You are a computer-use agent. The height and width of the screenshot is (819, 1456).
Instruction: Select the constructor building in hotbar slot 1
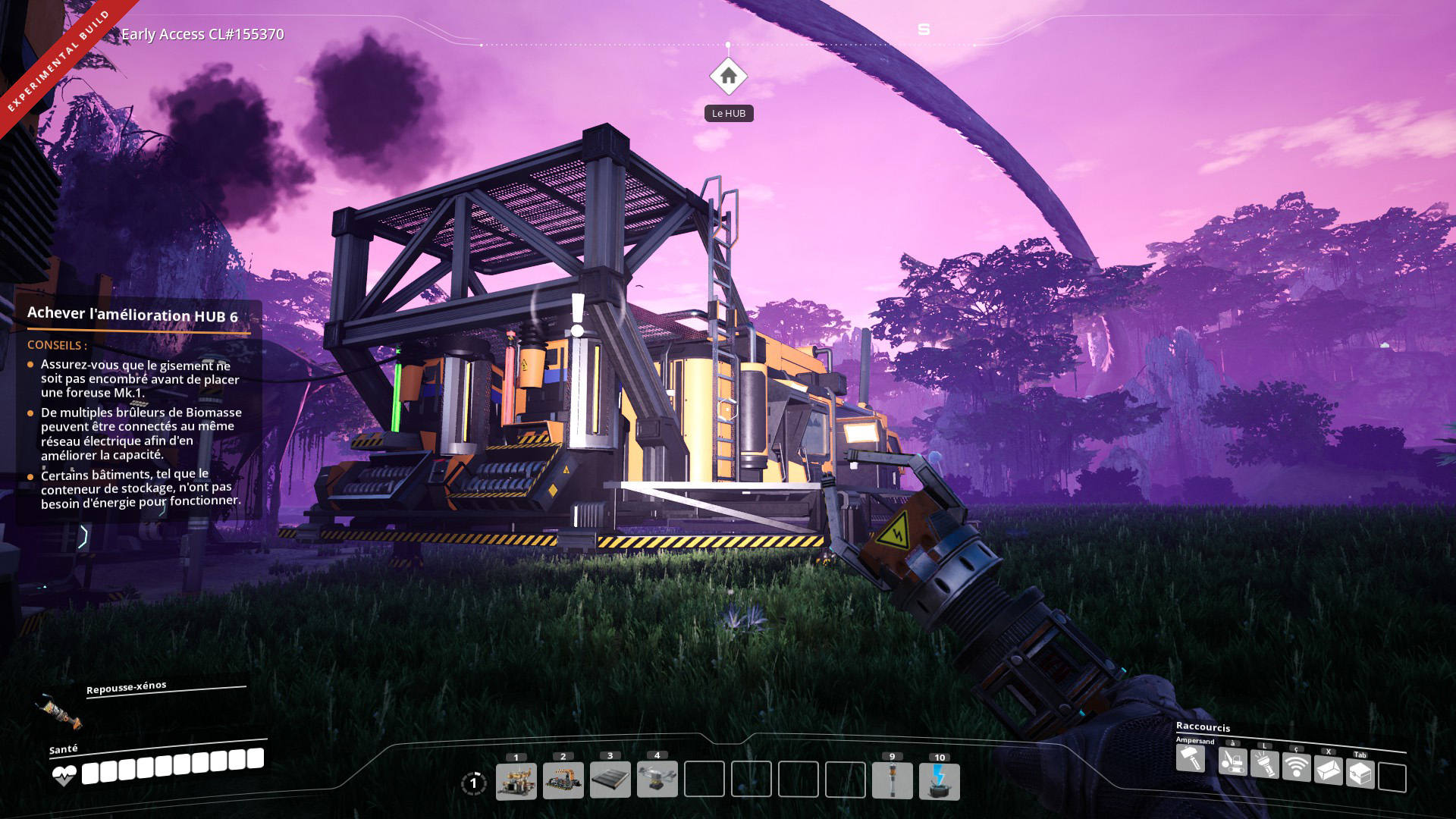[516, 781]
